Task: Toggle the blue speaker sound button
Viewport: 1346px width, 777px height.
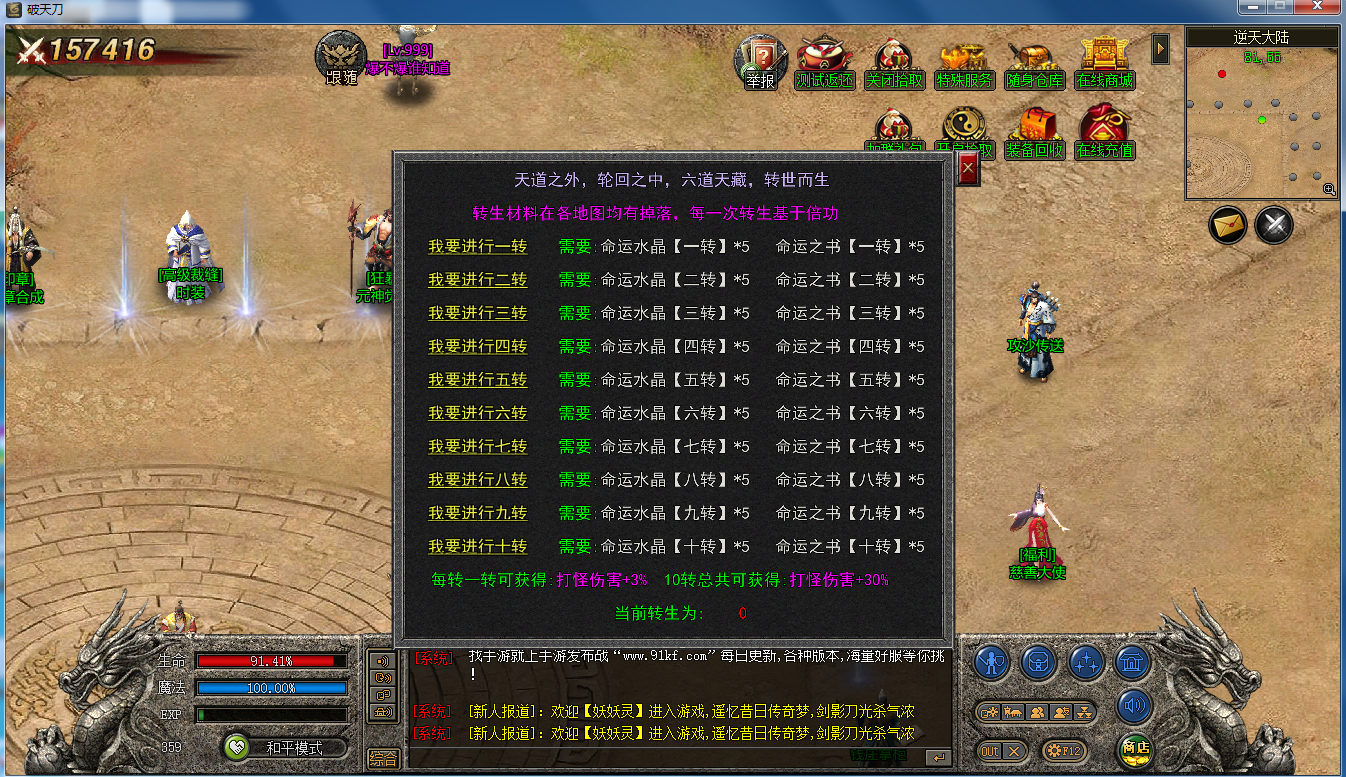Action: [x=1134, y=705]
